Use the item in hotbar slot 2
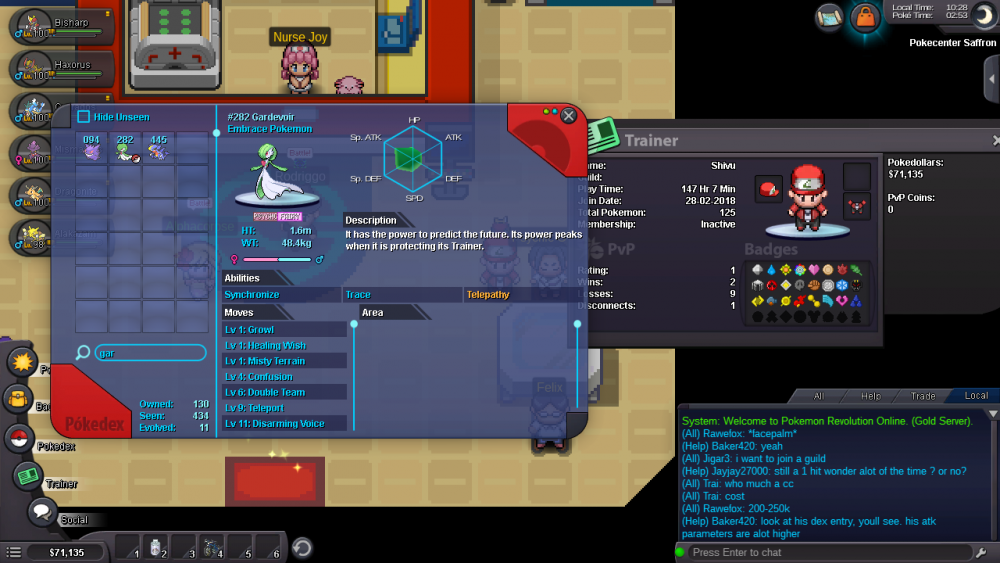This screenshot has width=1000, height=563. point(156,547)
